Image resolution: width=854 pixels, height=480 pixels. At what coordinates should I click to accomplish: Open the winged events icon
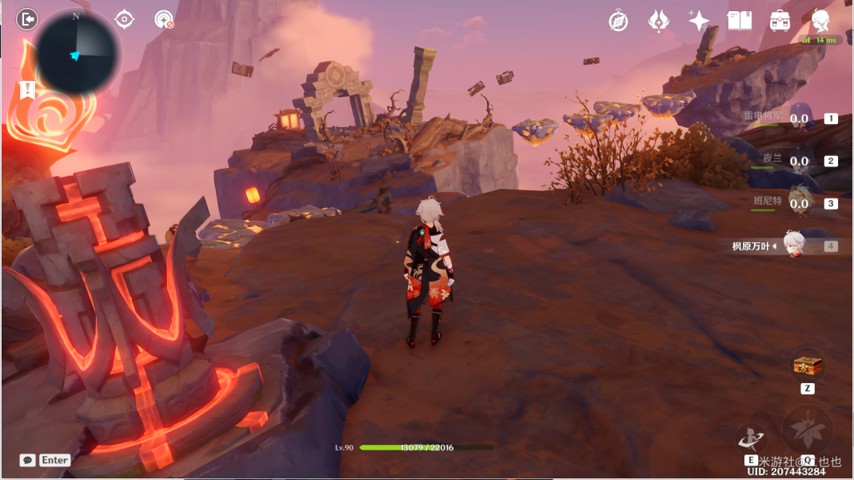tap(658, 21)
